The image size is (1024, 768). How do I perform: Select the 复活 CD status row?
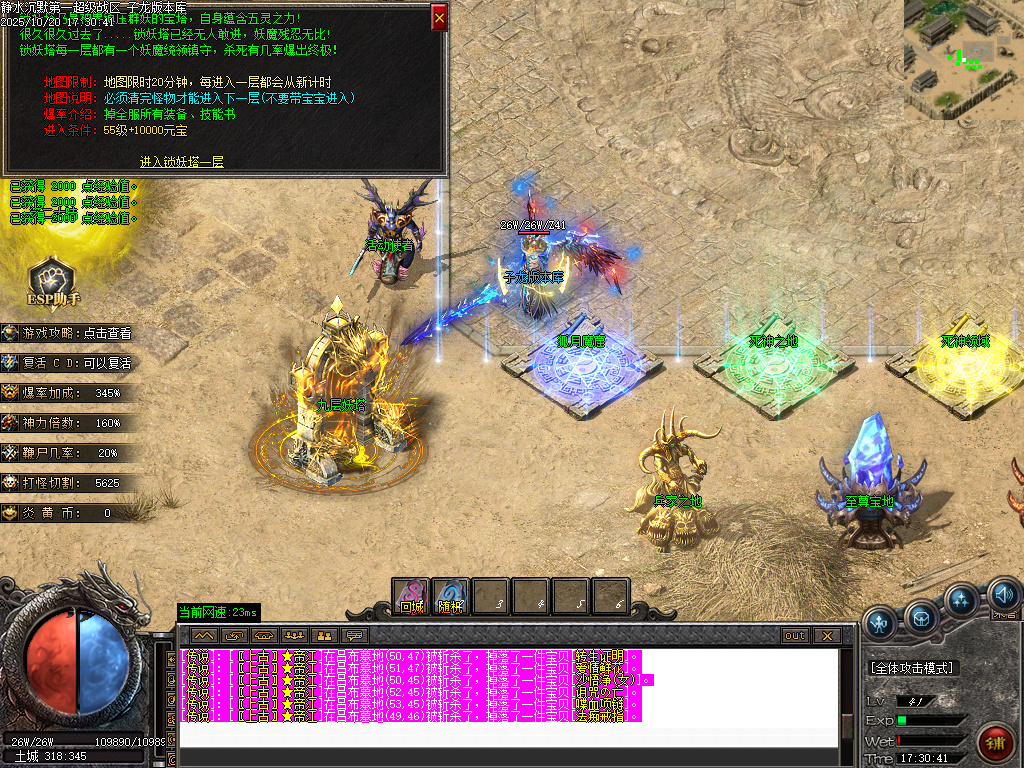(x=68, y=363)
